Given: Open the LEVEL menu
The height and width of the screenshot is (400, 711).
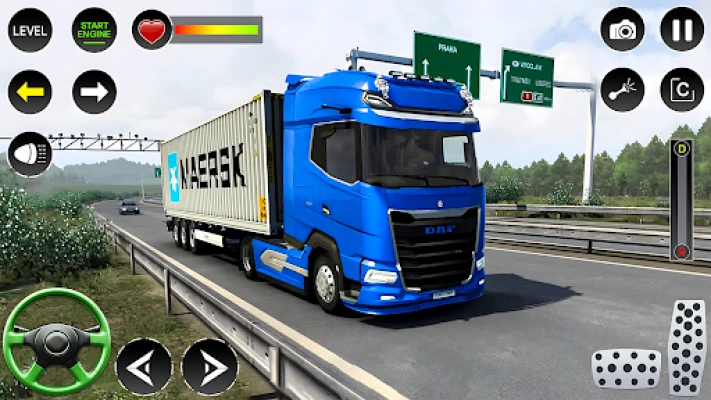Looking at the screenshot, I should tap(30, 30).
